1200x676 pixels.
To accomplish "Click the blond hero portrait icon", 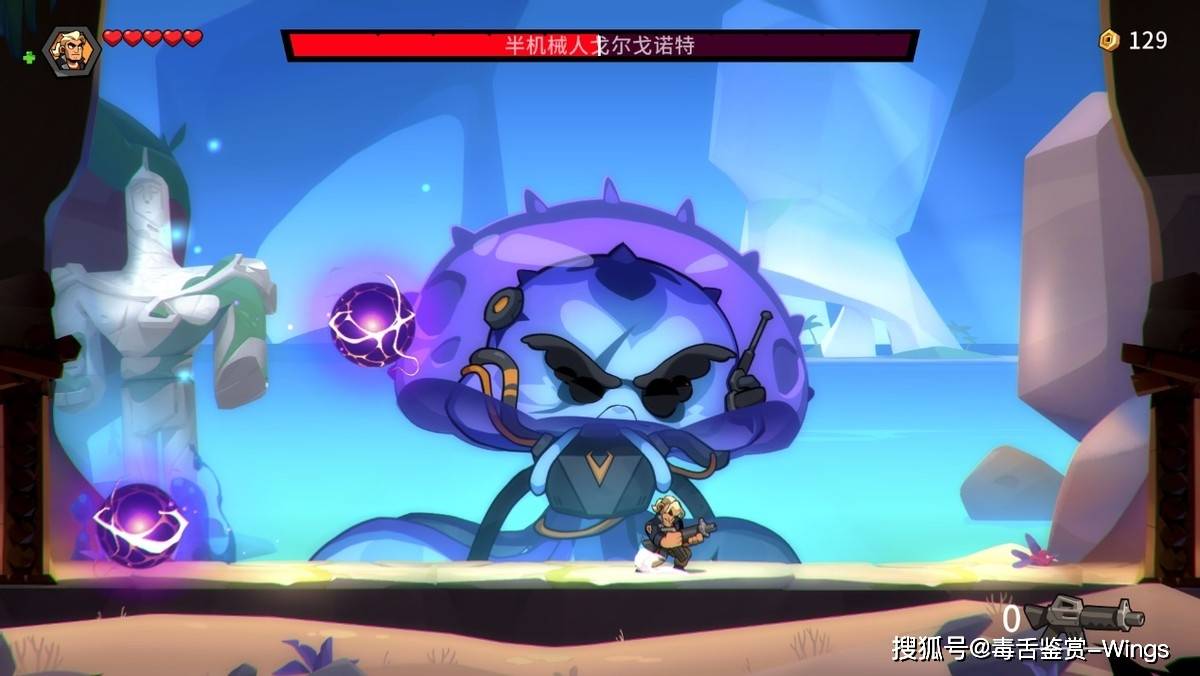I will (x=72, y=50).
